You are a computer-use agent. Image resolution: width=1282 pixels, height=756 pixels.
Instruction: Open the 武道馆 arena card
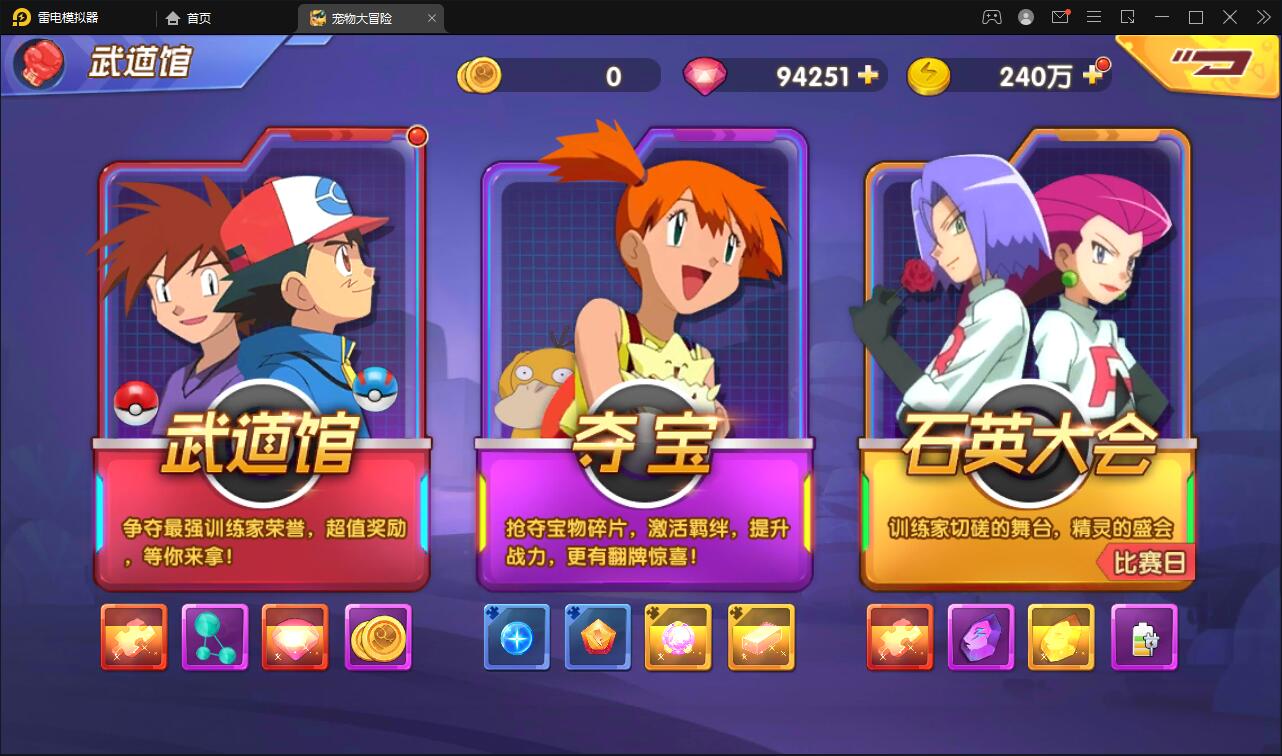click(x=262, y=350)
